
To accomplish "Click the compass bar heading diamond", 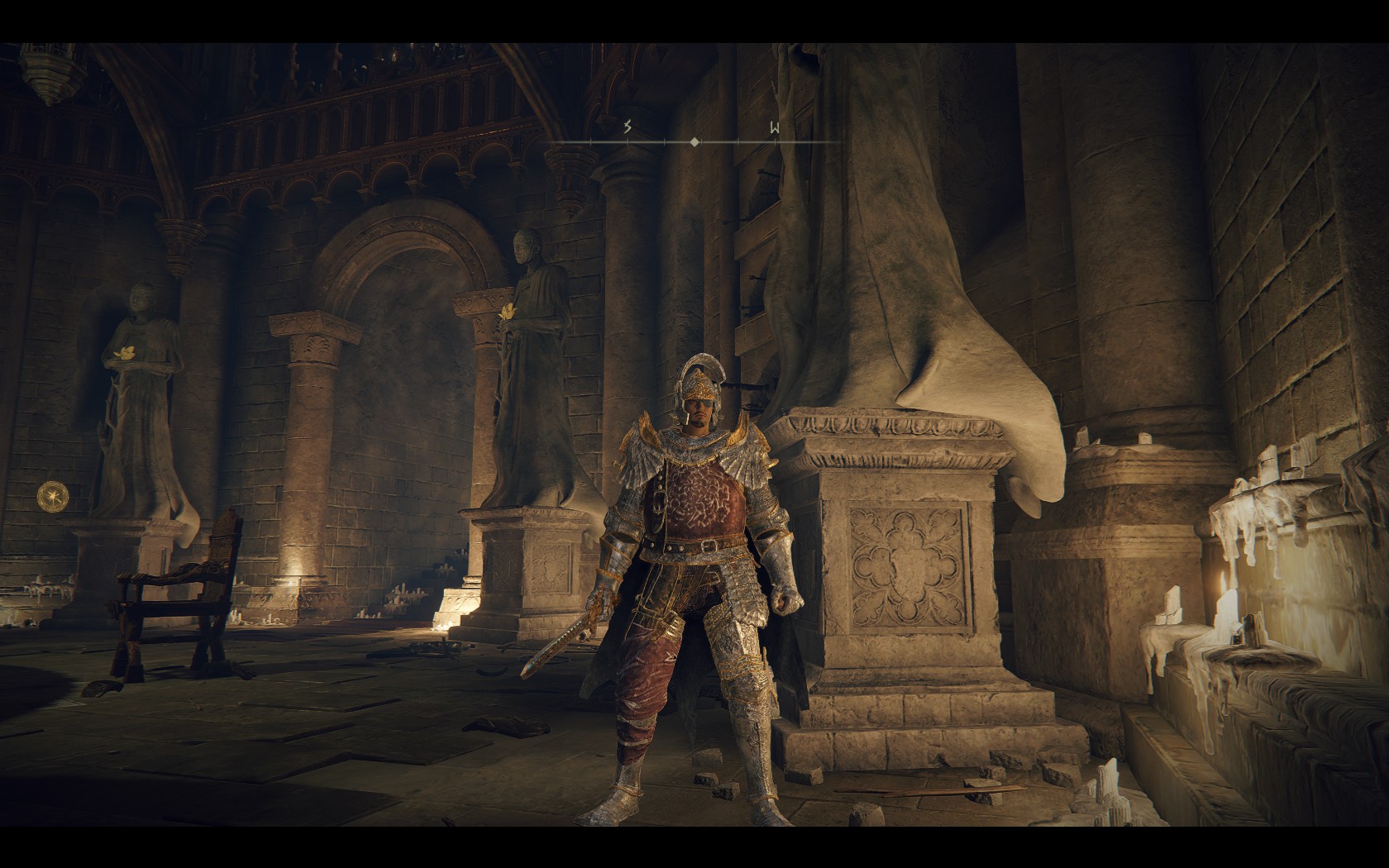I will (x=694, y=142).
